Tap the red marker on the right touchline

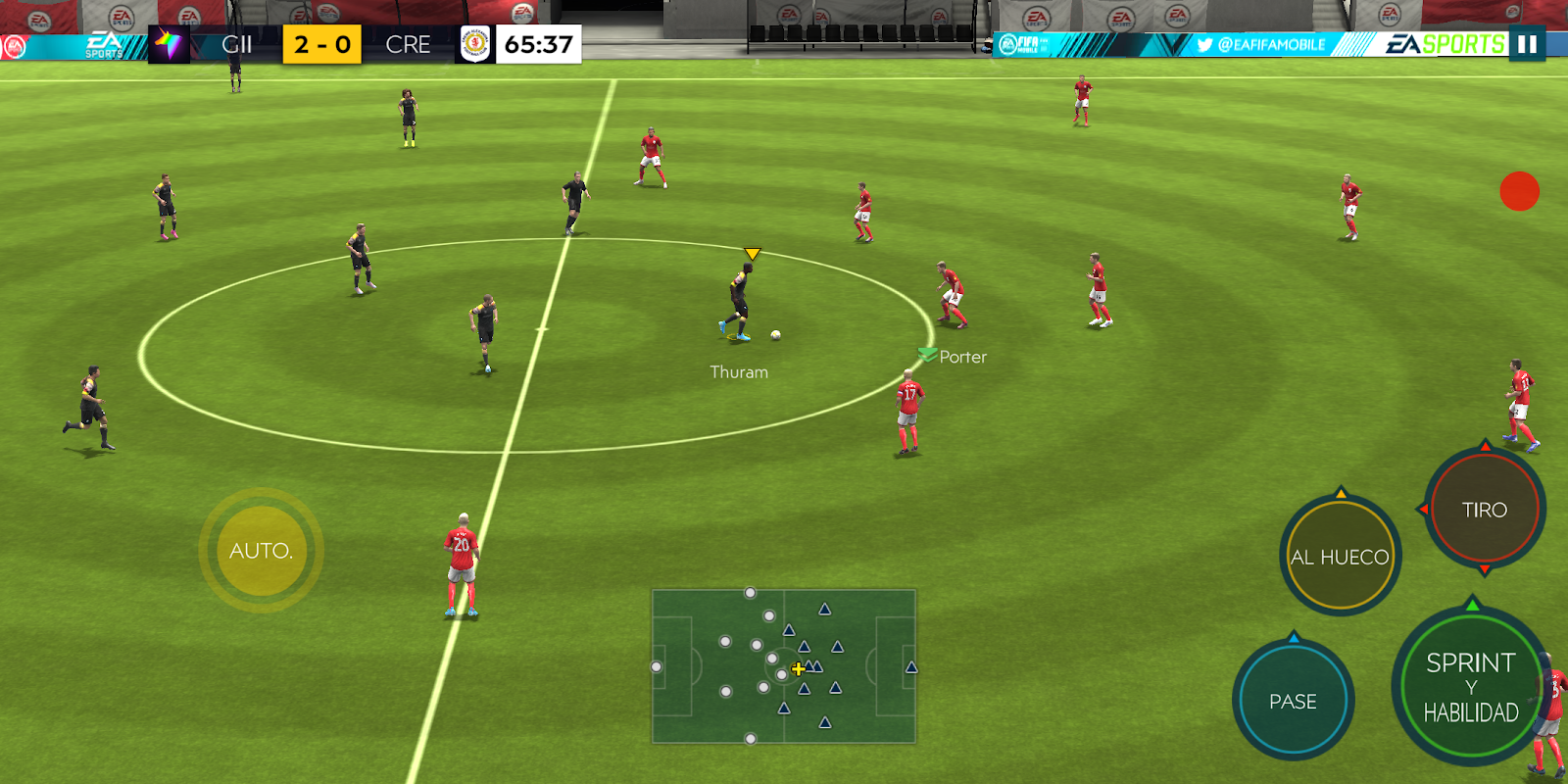coord(1518,193)
